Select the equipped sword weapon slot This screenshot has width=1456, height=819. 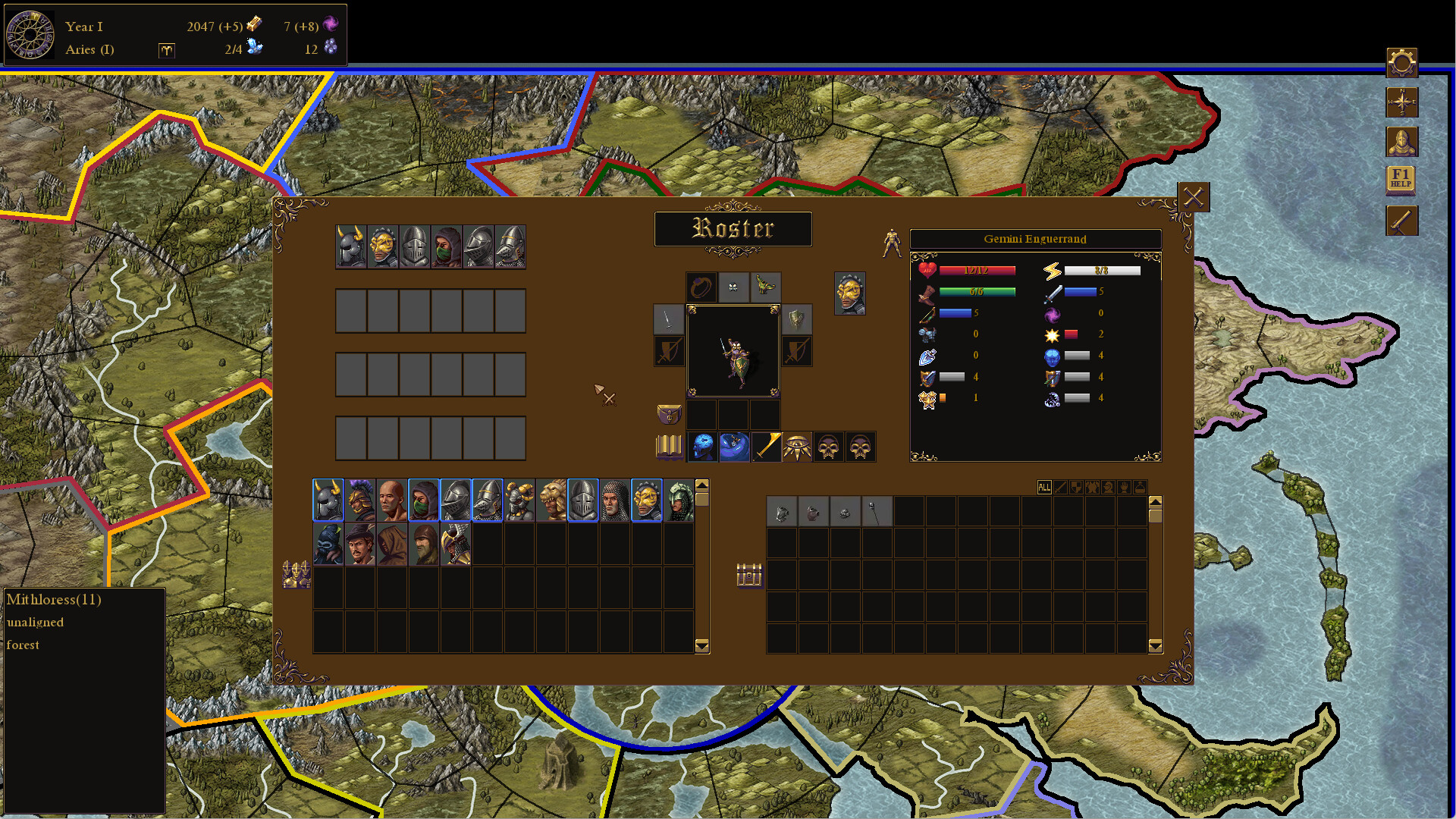click(x=668, y=319)
